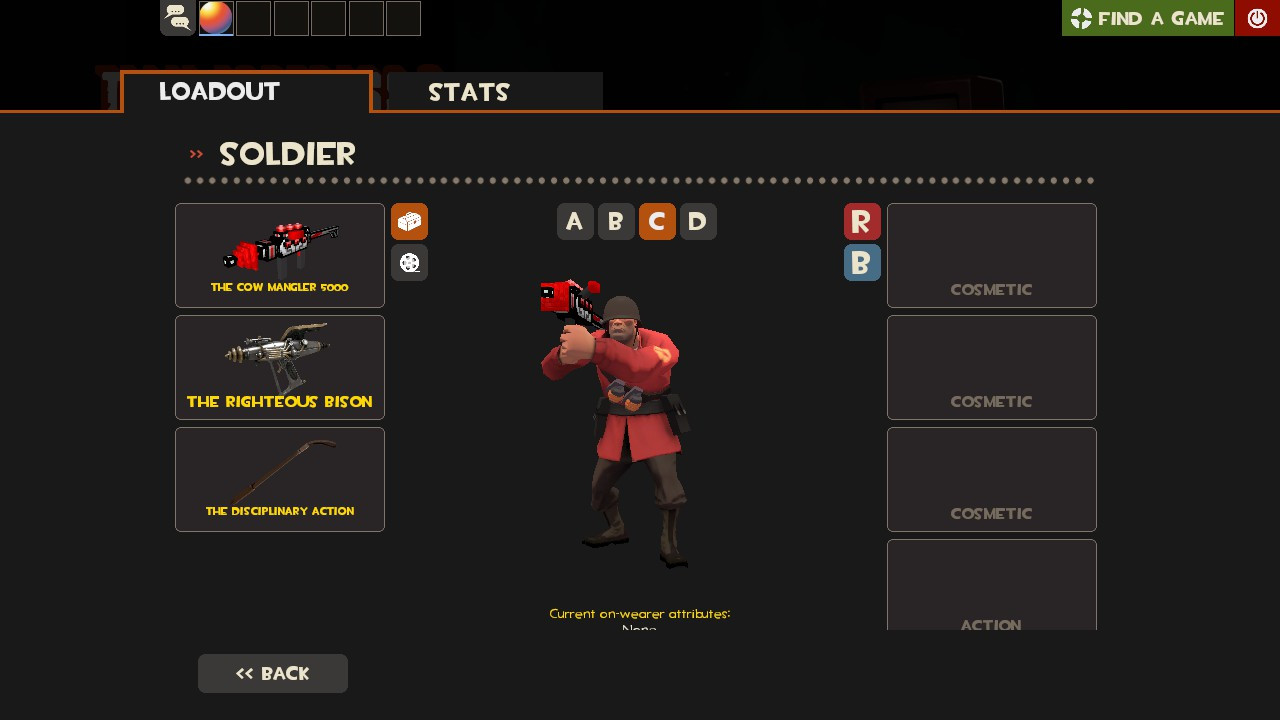Click your colorful avatar orb

click(215, 17)
